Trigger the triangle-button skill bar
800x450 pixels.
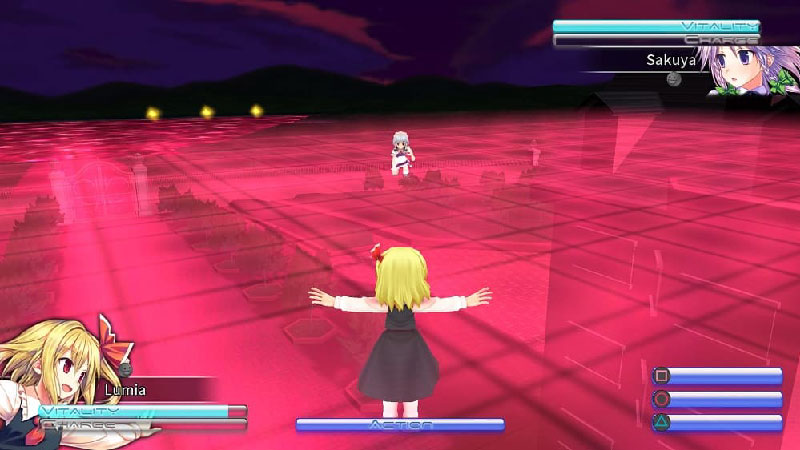click(717, 423)
